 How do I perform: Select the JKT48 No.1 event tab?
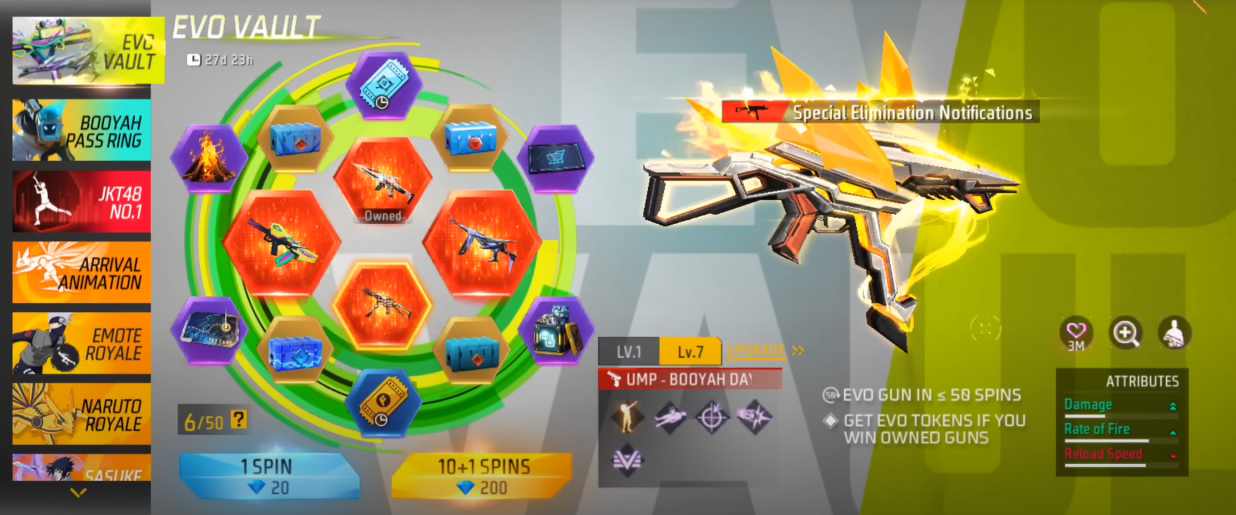pyautogui.click(x=82, y=201)
